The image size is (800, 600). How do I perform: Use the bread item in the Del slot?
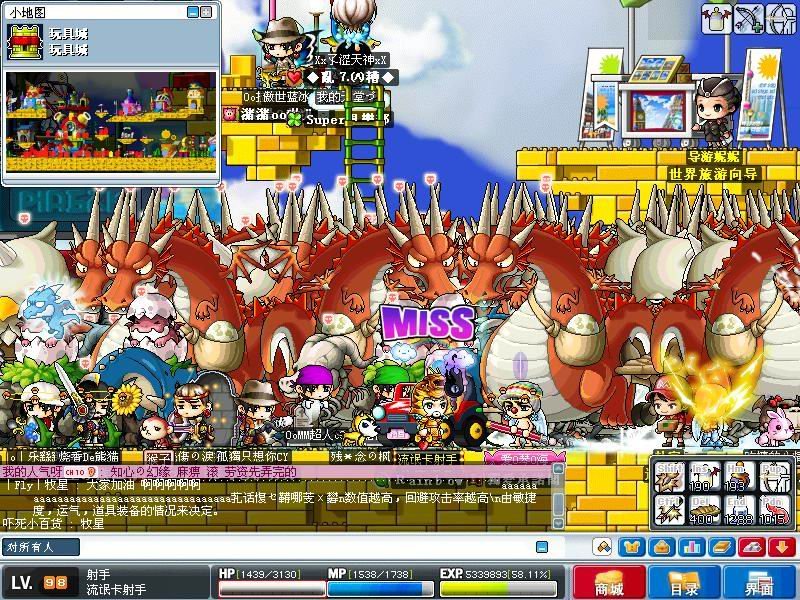(x=707, y=509)
